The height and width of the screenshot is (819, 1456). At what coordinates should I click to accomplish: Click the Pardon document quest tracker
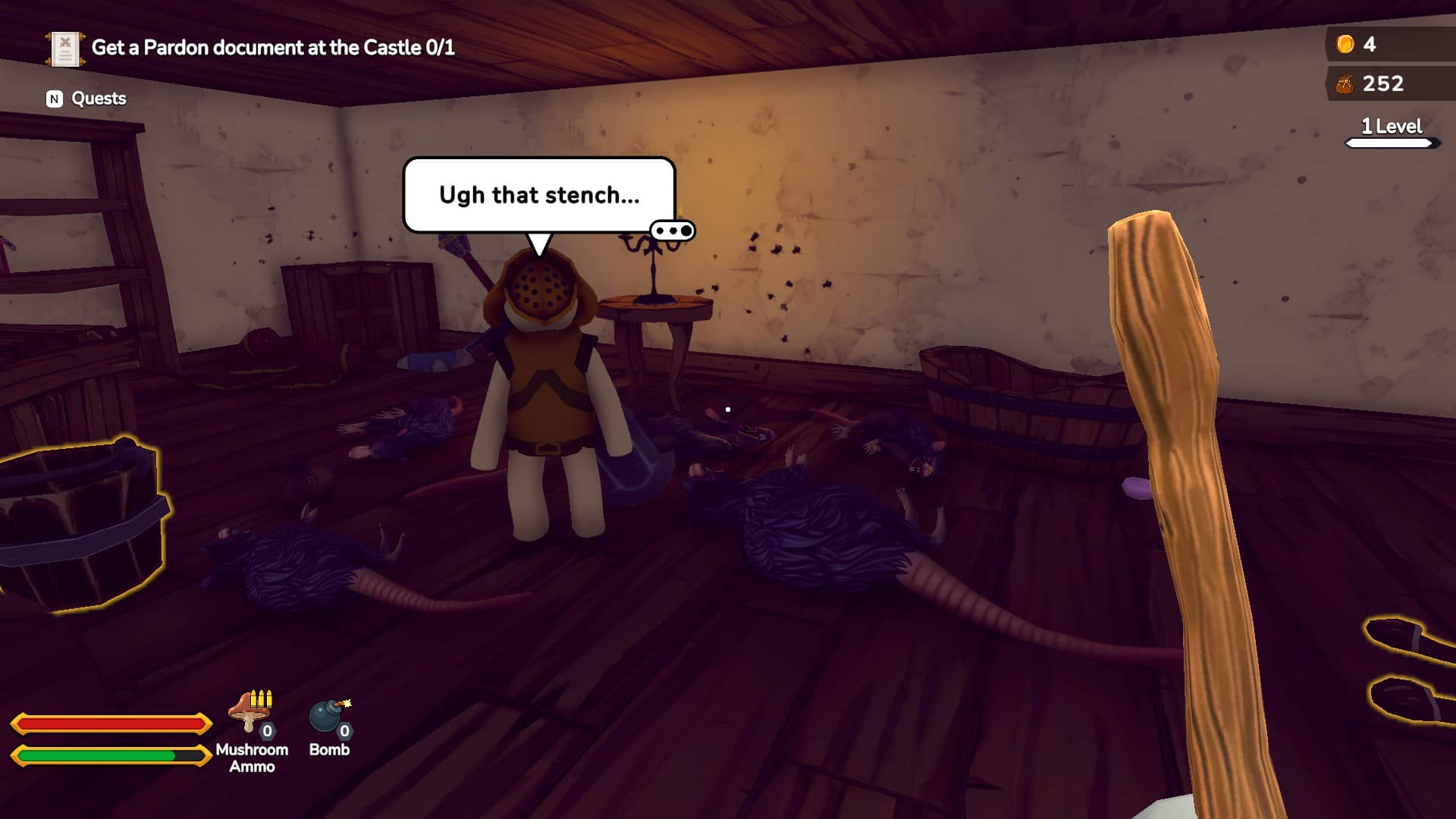(250, 48)
